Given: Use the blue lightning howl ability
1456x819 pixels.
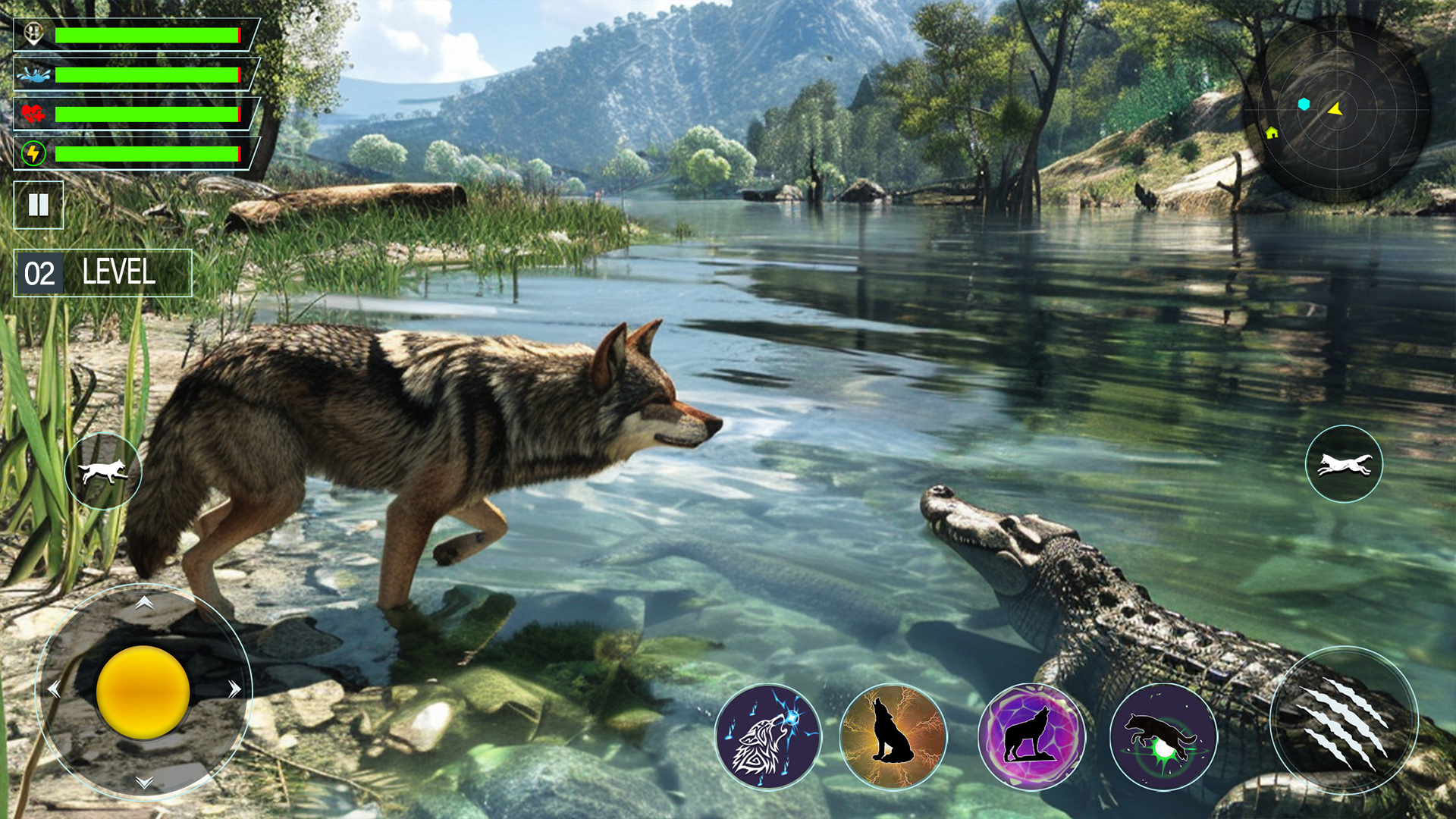Looking at the screenshot, I should tap(768, 736).
